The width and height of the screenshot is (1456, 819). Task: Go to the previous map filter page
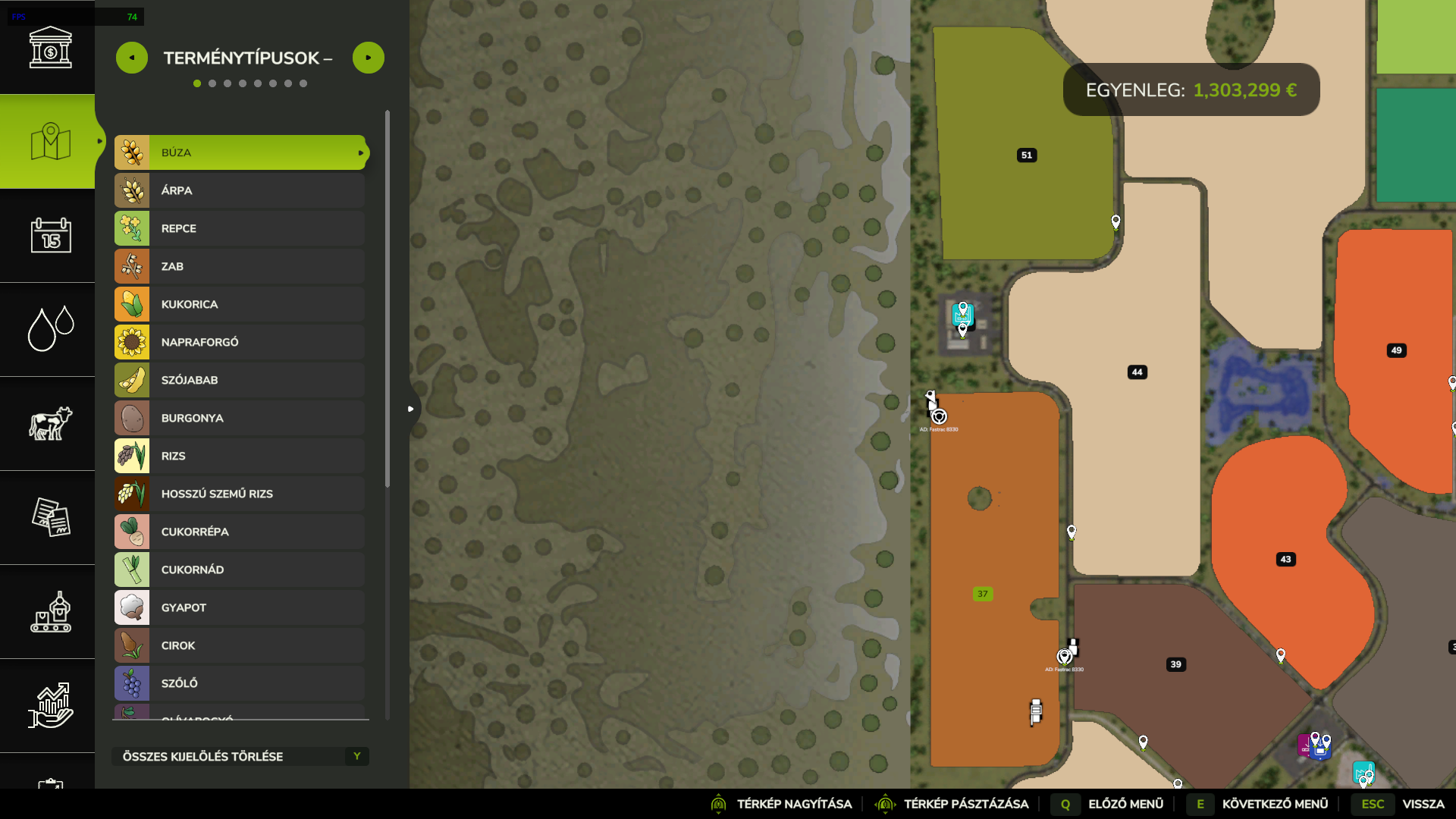click(x=132, y=58)
